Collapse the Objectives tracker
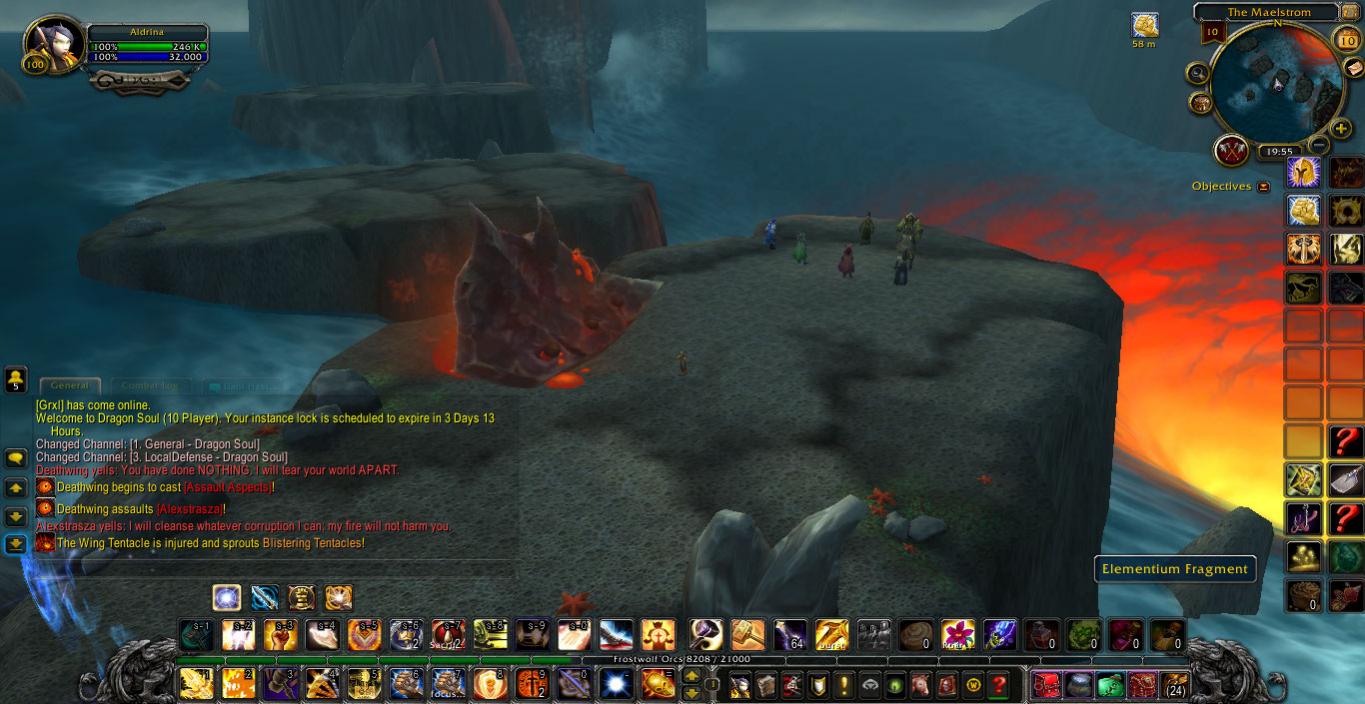 tap(1264, 187)
